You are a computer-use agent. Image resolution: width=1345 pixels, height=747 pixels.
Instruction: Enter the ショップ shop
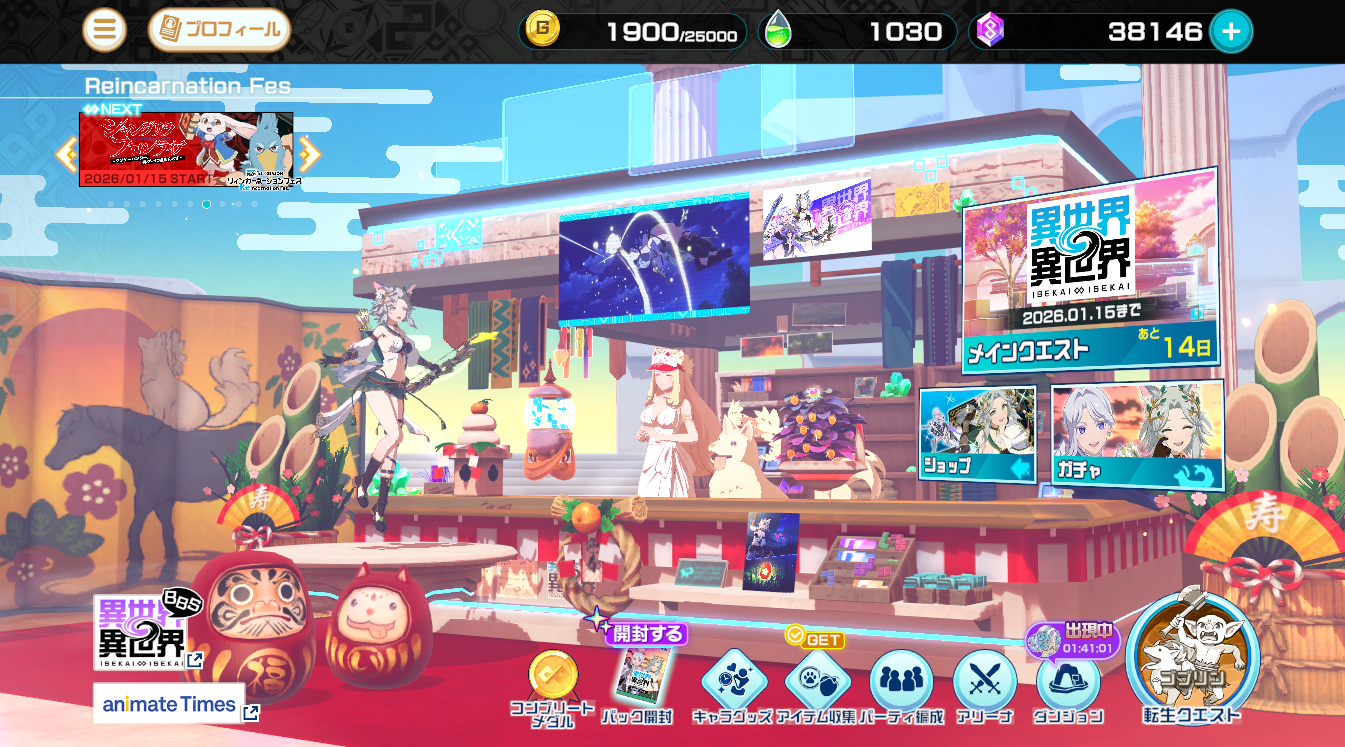point(977,434)
